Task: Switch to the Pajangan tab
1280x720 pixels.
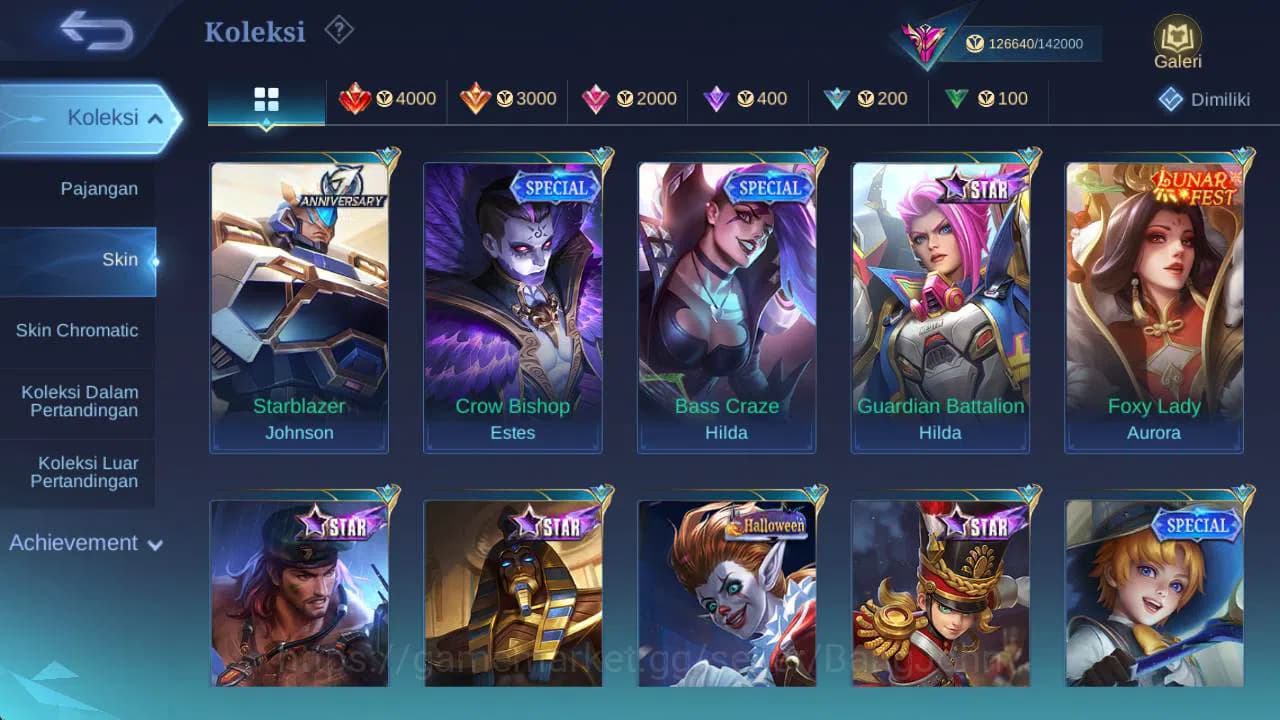Action: [x=78, y=188]
